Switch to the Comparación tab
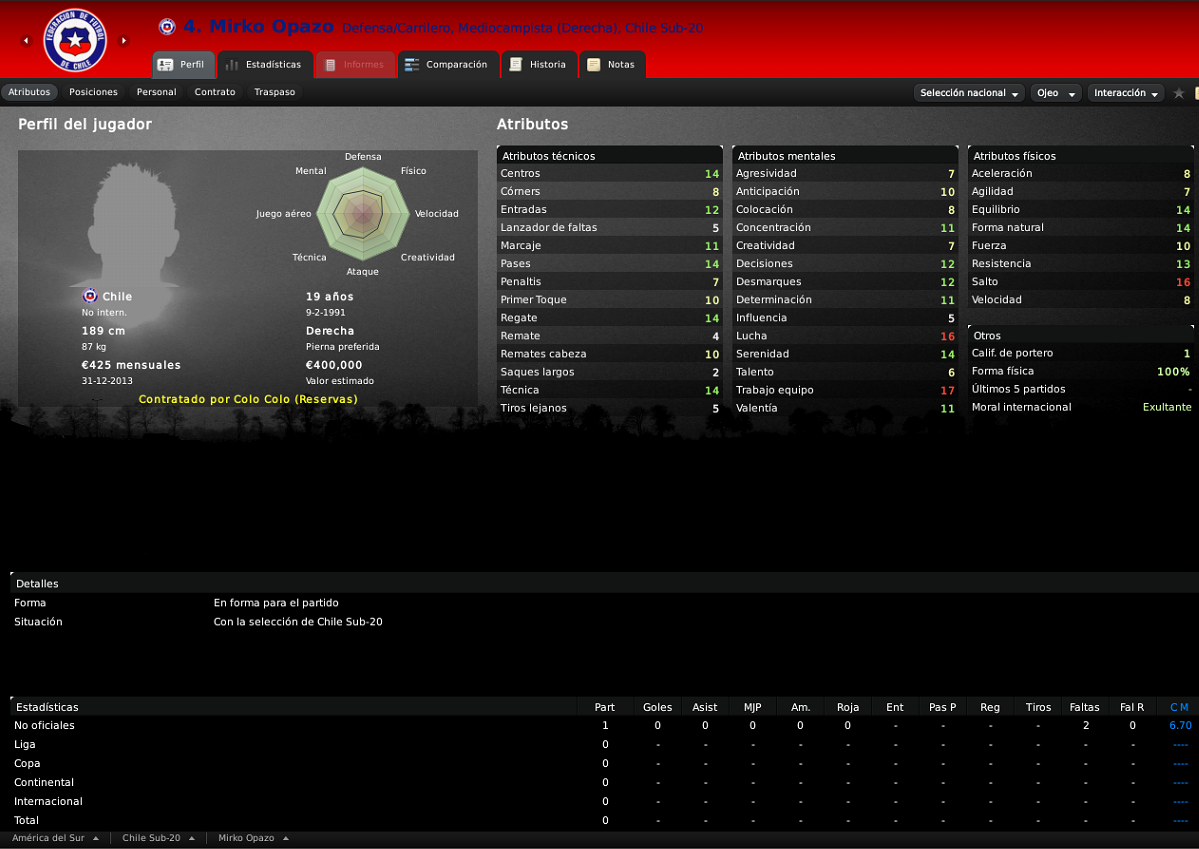Screen dimensions: 1199x849 pyautogui.click(x=447, y=65)
